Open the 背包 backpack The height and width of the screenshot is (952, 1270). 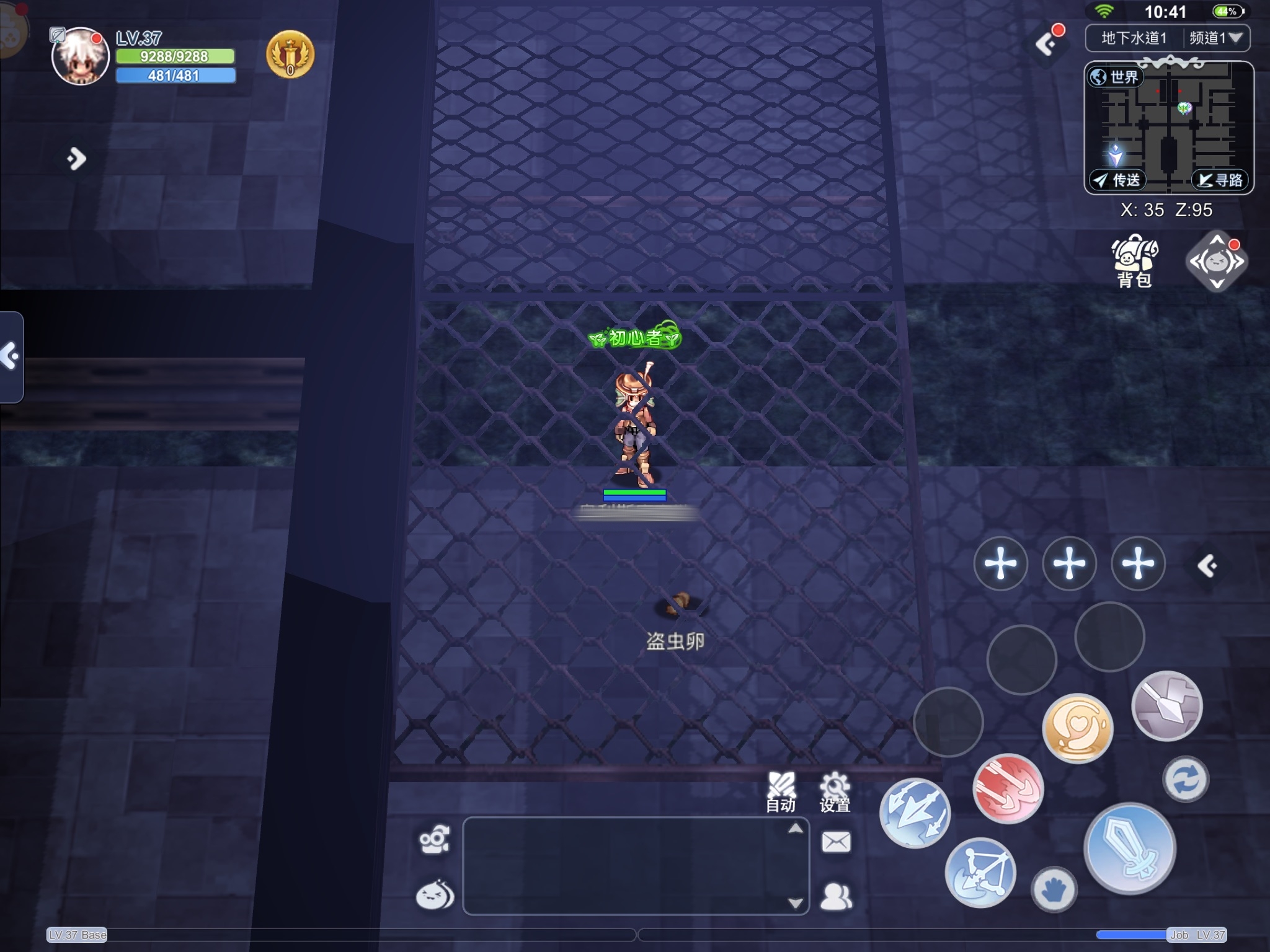pyautogui.click(x=1134, y=262)
